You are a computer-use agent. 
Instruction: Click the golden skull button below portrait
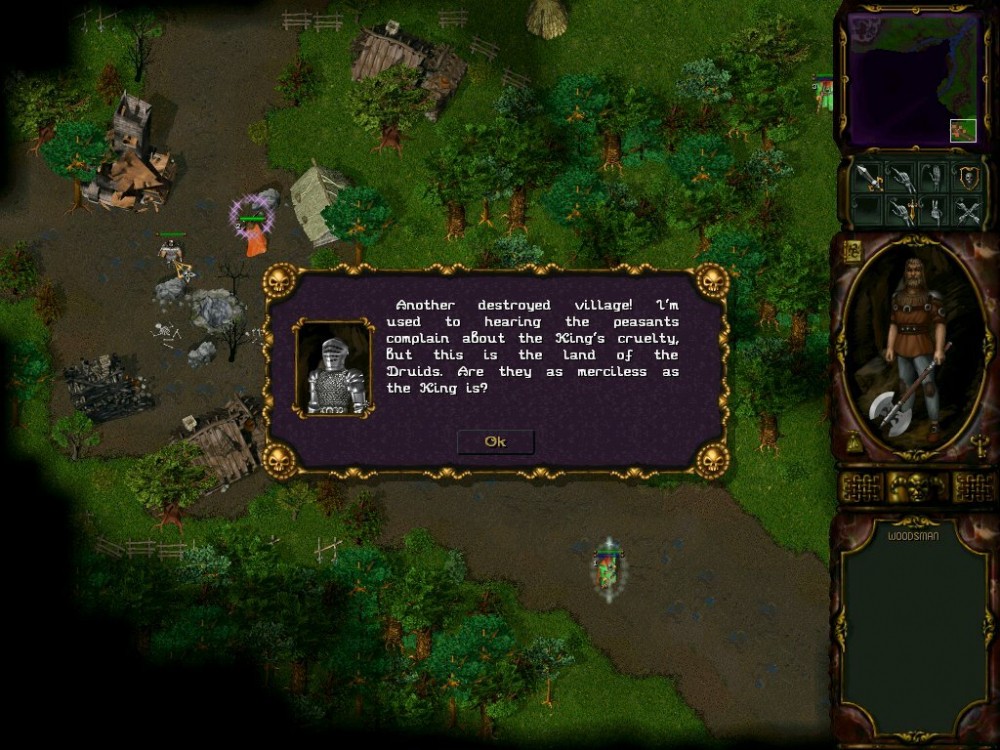click(x=918, y=488)
